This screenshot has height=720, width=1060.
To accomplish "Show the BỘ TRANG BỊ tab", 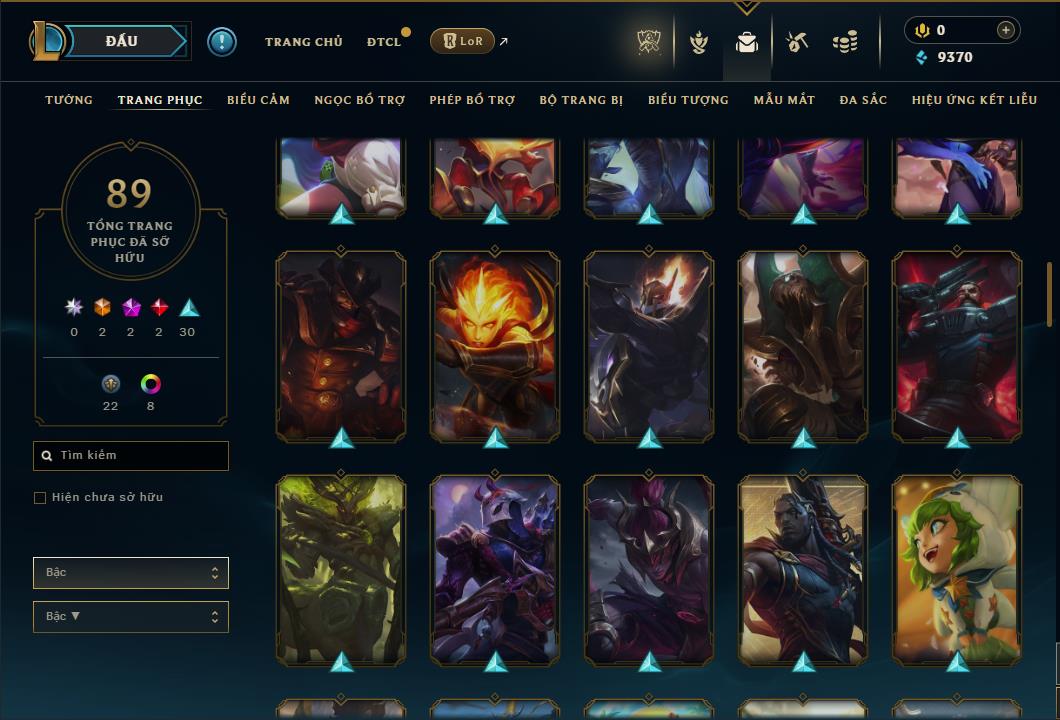I will tap(581, 100).
